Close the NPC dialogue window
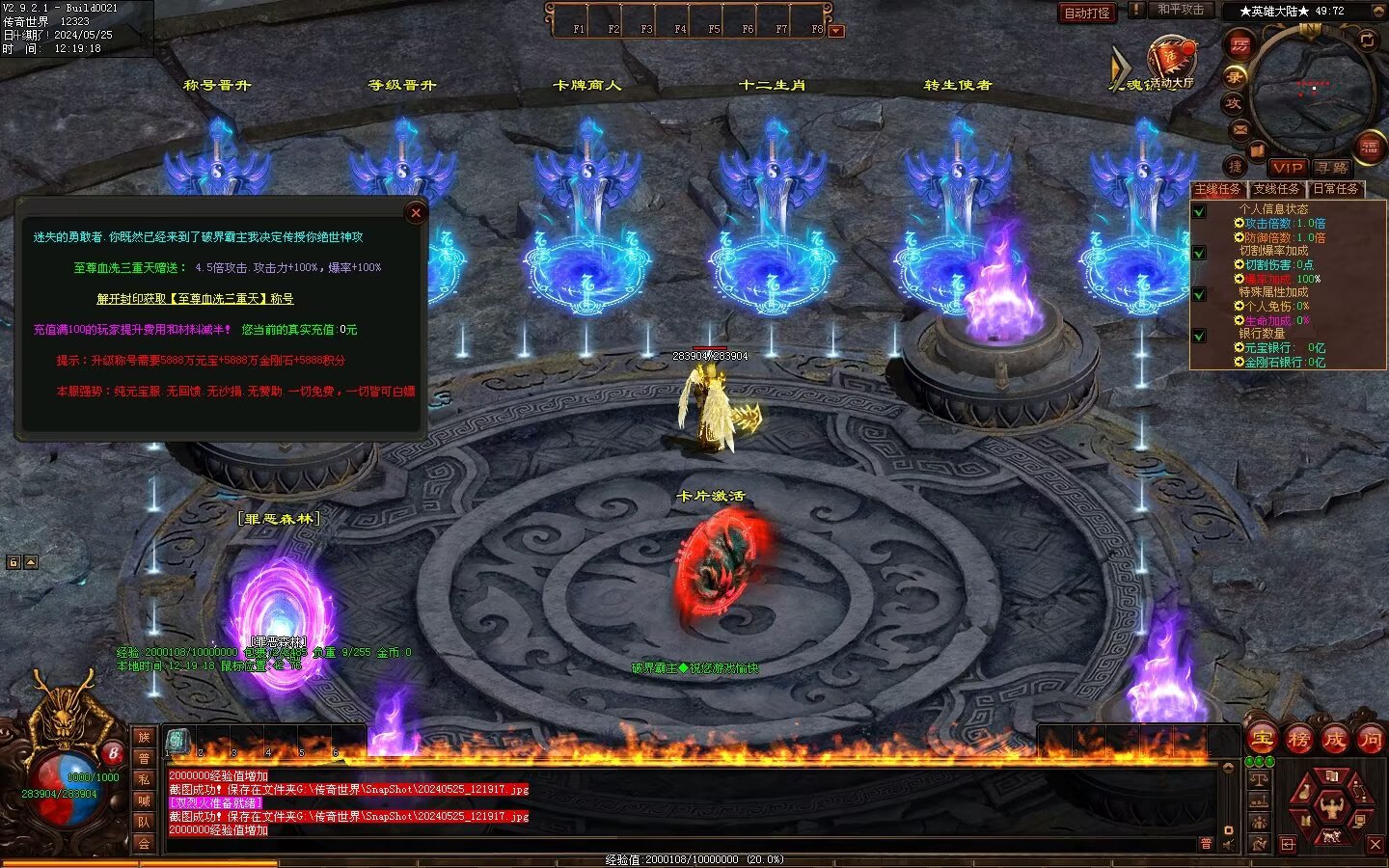1389x868 pixels. pyautogui.click(x=416, y=213)
